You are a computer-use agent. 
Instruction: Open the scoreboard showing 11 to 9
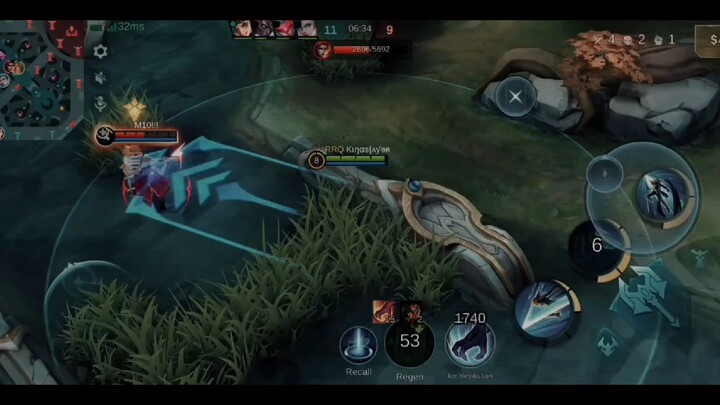[x=358, y=30]
